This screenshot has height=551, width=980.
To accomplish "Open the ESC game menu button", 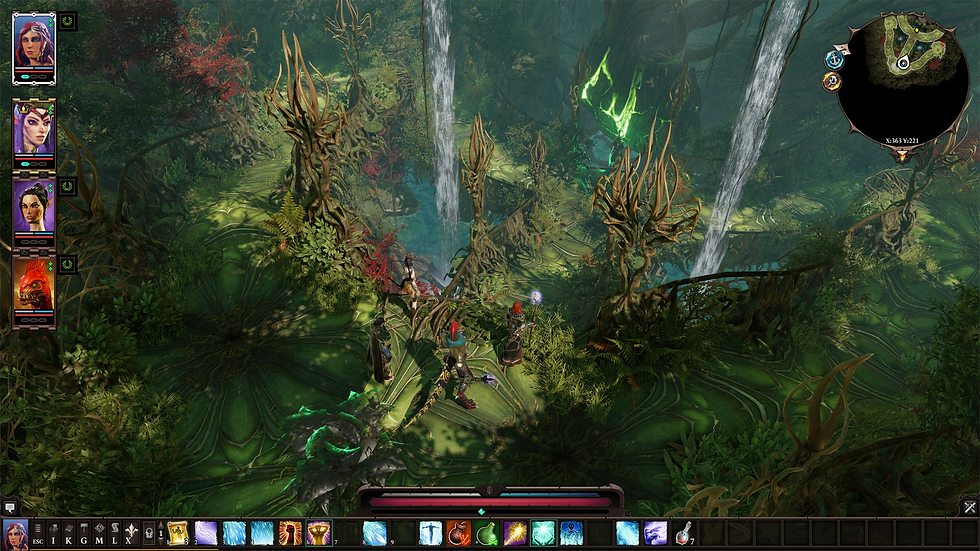I will [x=38, y=533].
